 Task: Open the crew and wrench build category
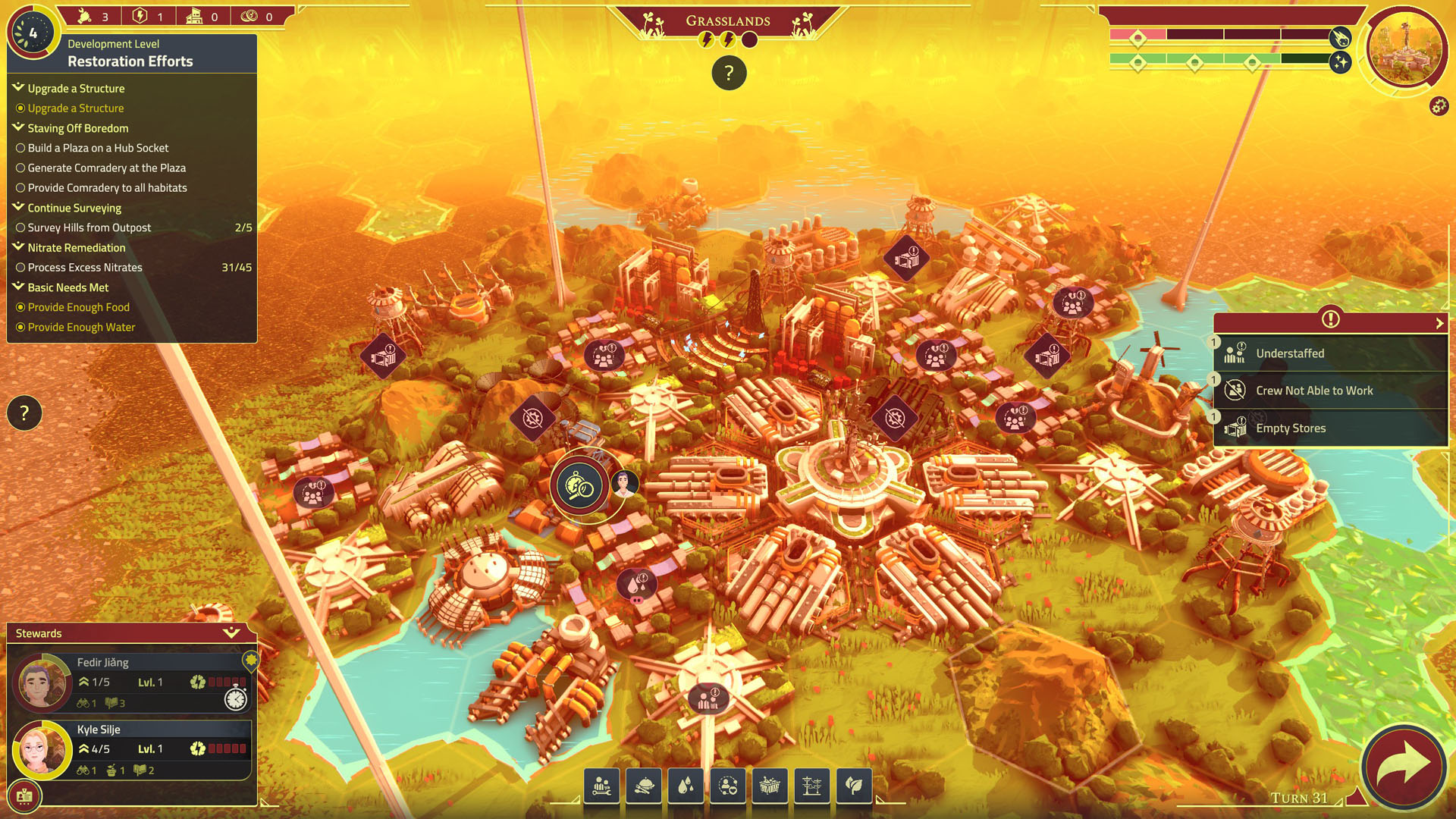coord(602,786)
